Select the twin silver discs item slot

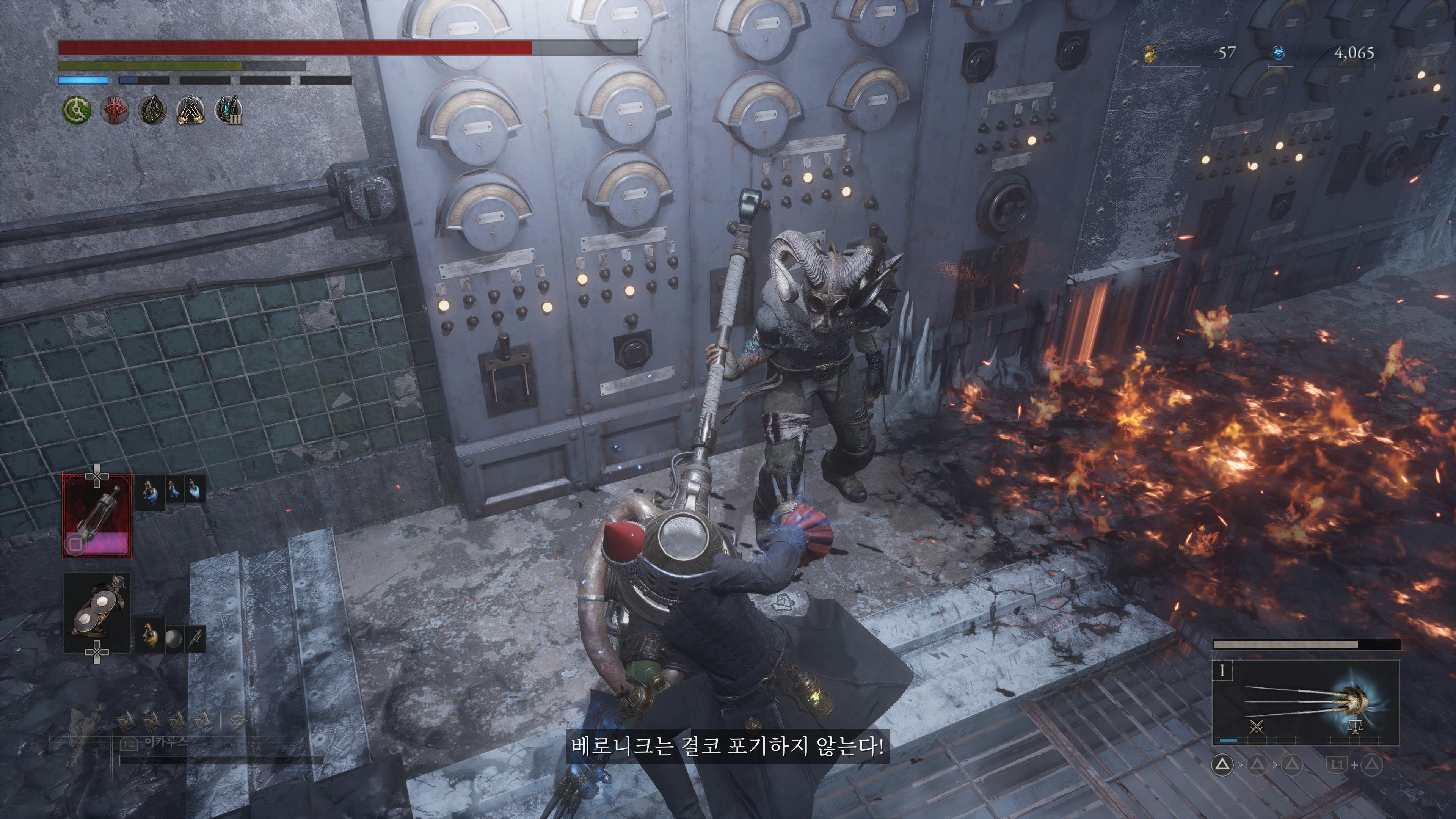click(97, 612)
